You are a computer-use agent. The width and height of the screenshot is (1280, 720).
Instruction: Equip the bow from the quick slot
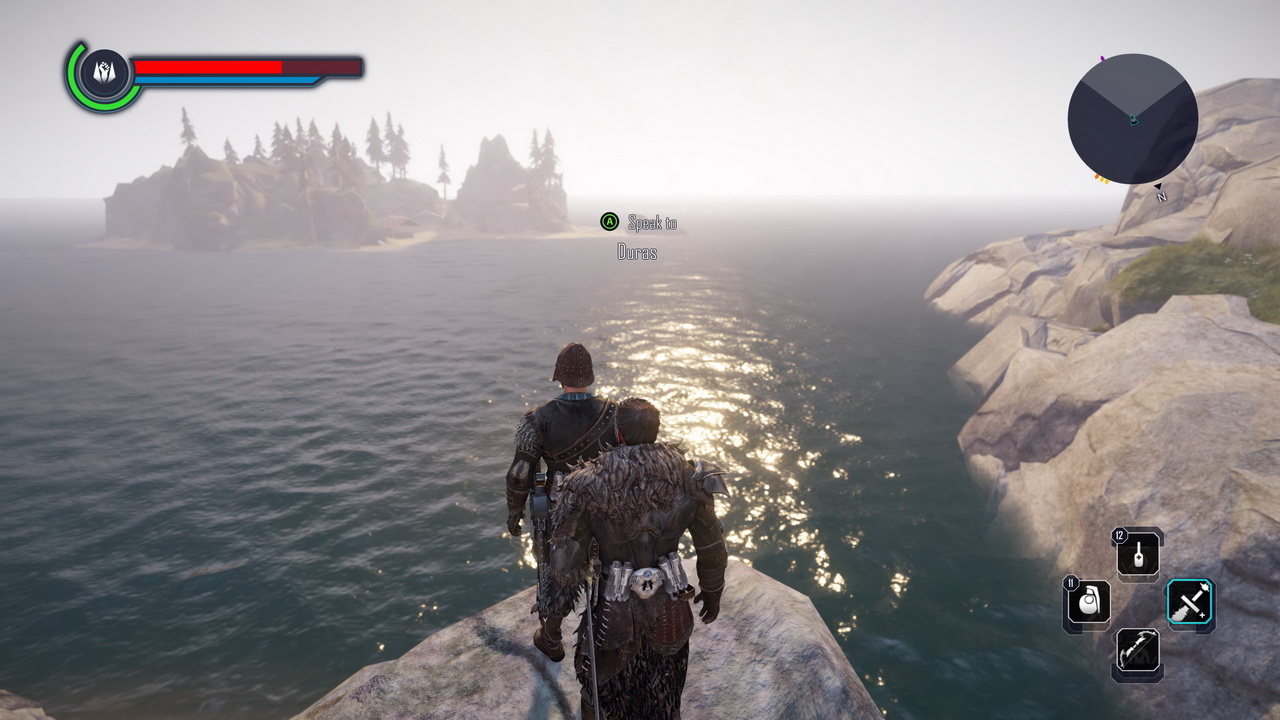click(1138, 652)
